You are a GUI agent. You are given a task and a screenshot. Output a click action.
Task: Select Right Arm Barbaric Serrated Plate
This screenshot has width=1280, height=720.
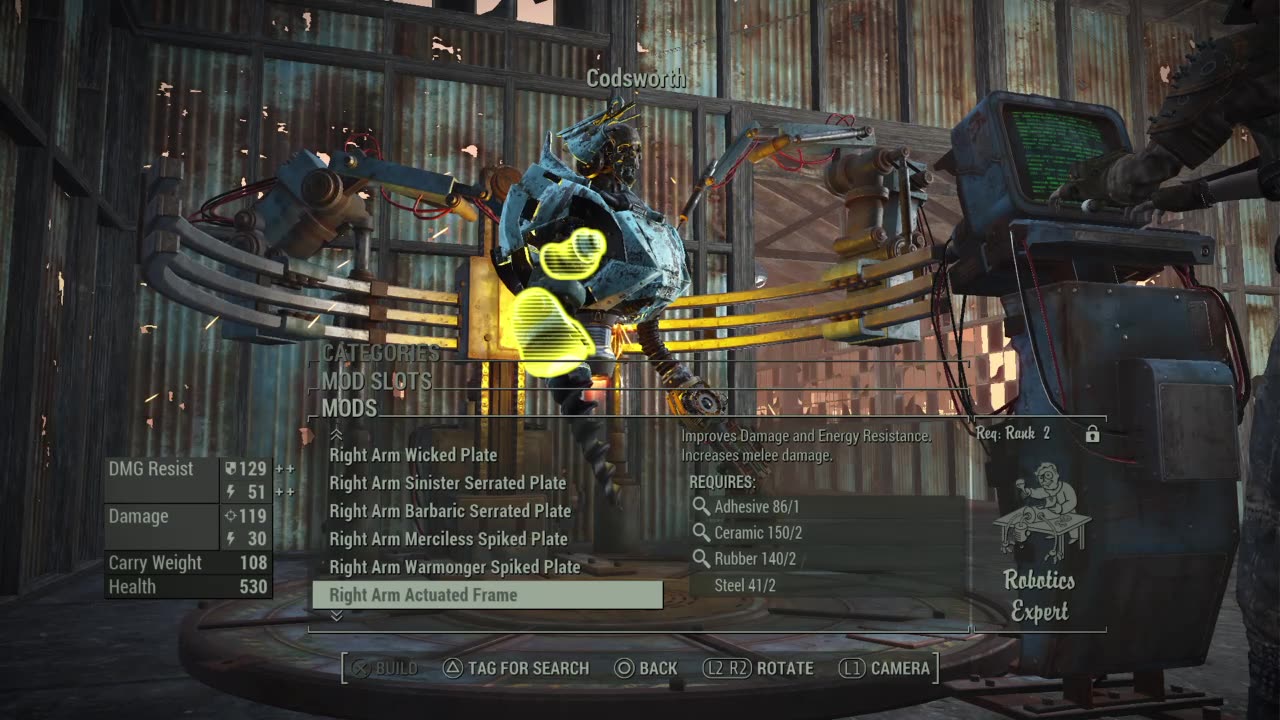450,511
